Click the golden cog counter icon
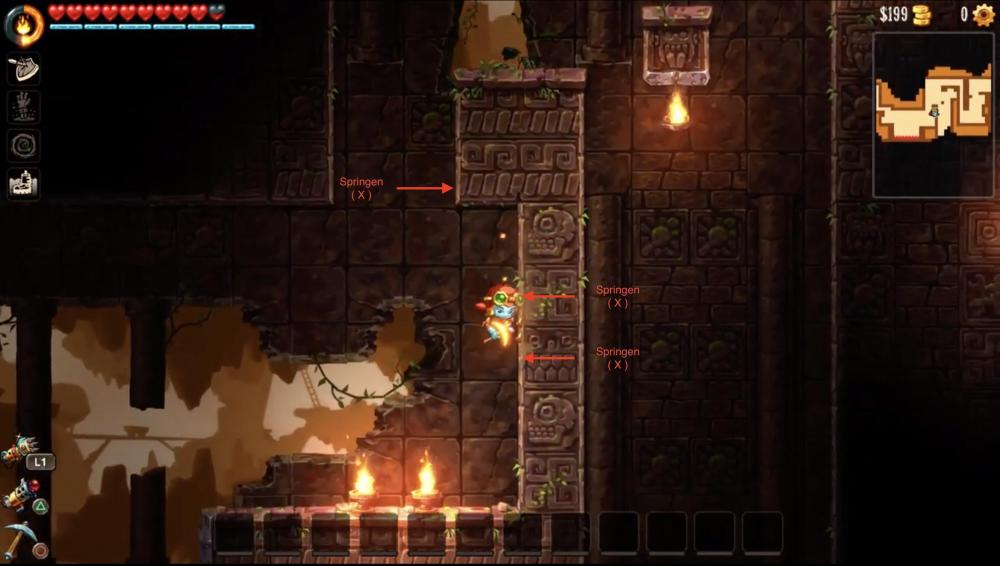The width and height of the screenshot is (1000, 566). [983, 15]
